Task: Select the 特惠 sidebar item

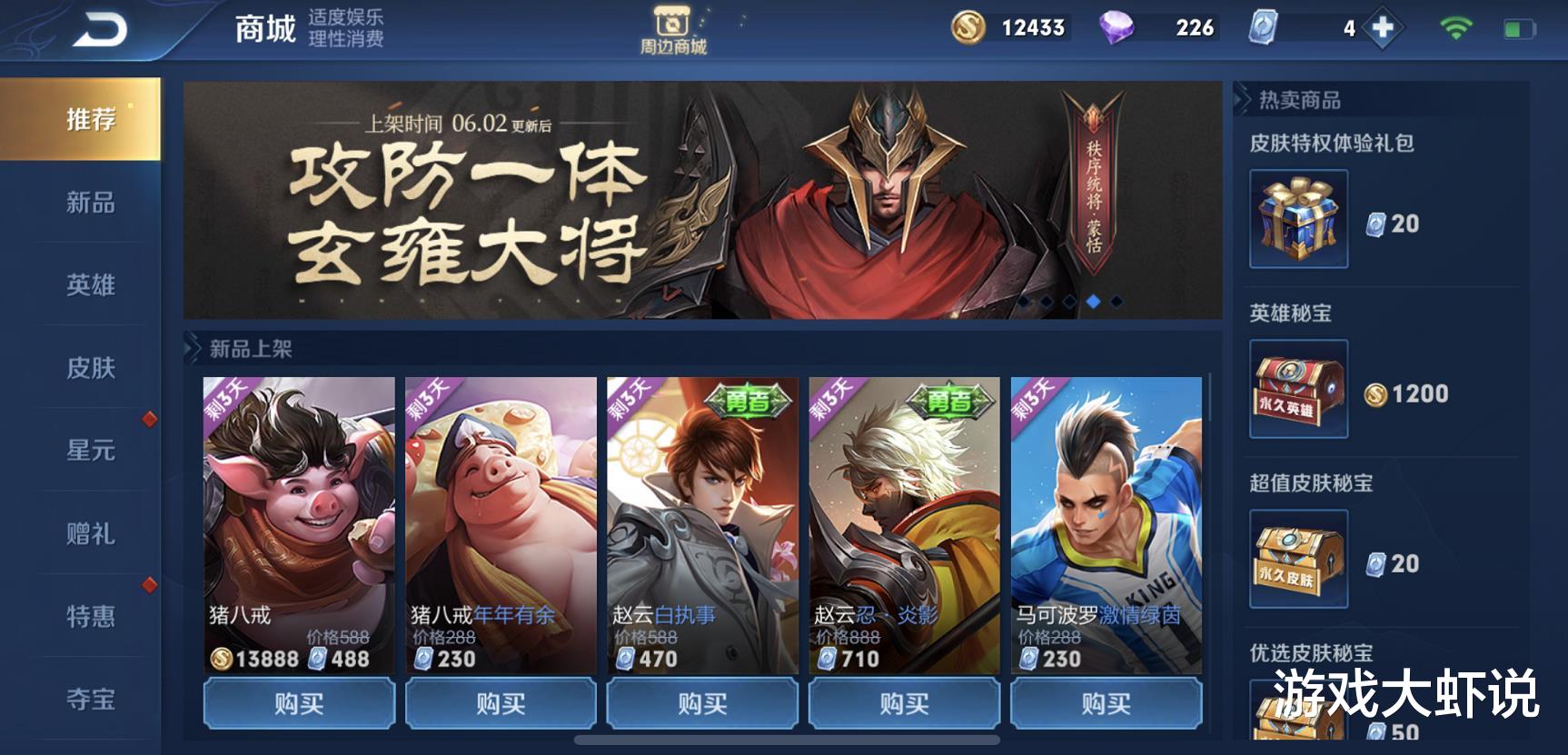Action: (91, 614)
